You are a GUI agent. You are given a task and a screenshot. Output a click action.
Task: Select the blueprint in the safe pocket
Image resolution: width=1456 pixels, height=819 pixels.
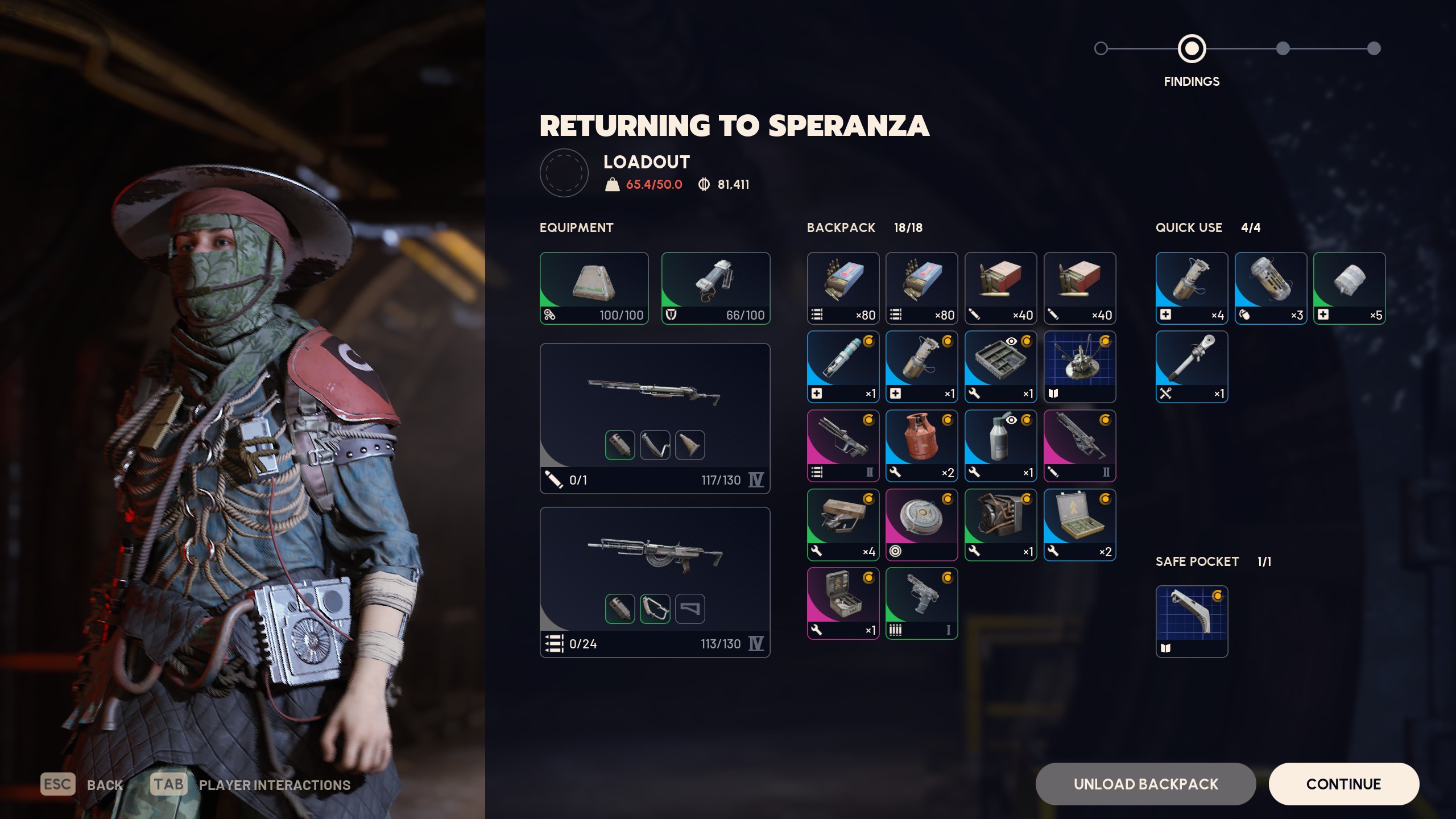(x=1192, y=621)
